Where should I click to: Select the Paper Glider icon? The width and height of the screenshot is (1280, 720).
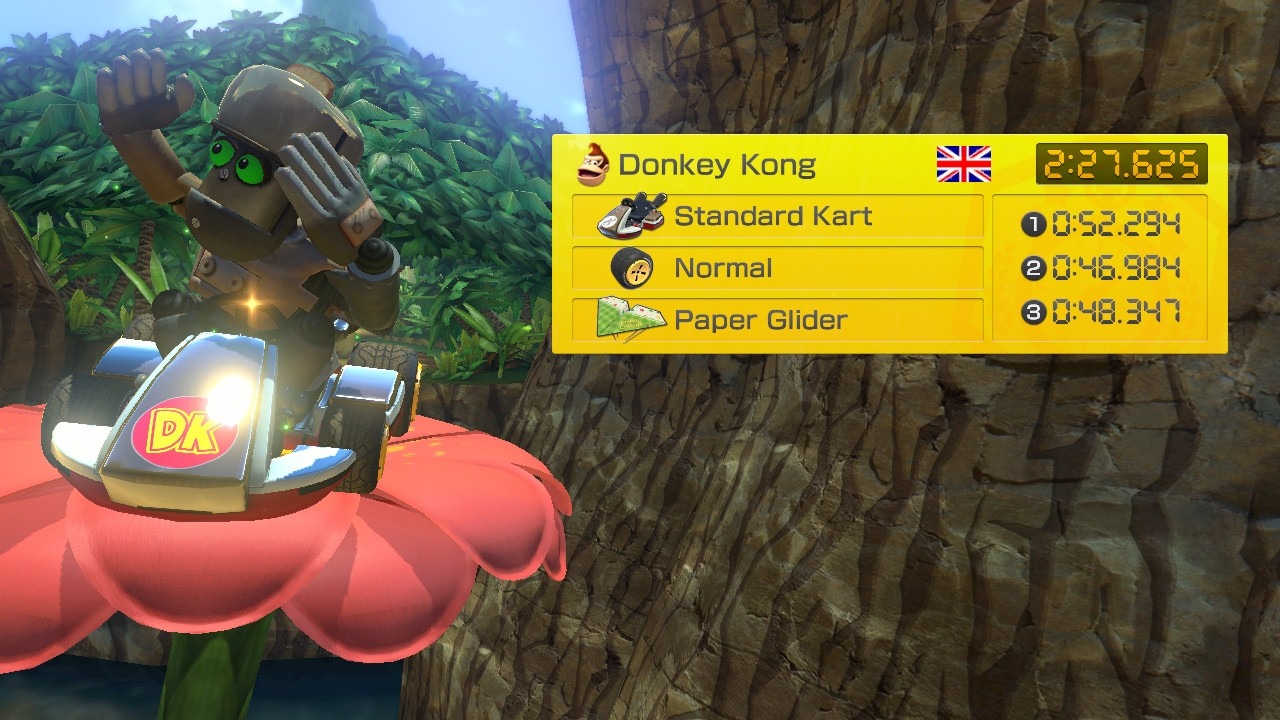[x=633, y=319]
